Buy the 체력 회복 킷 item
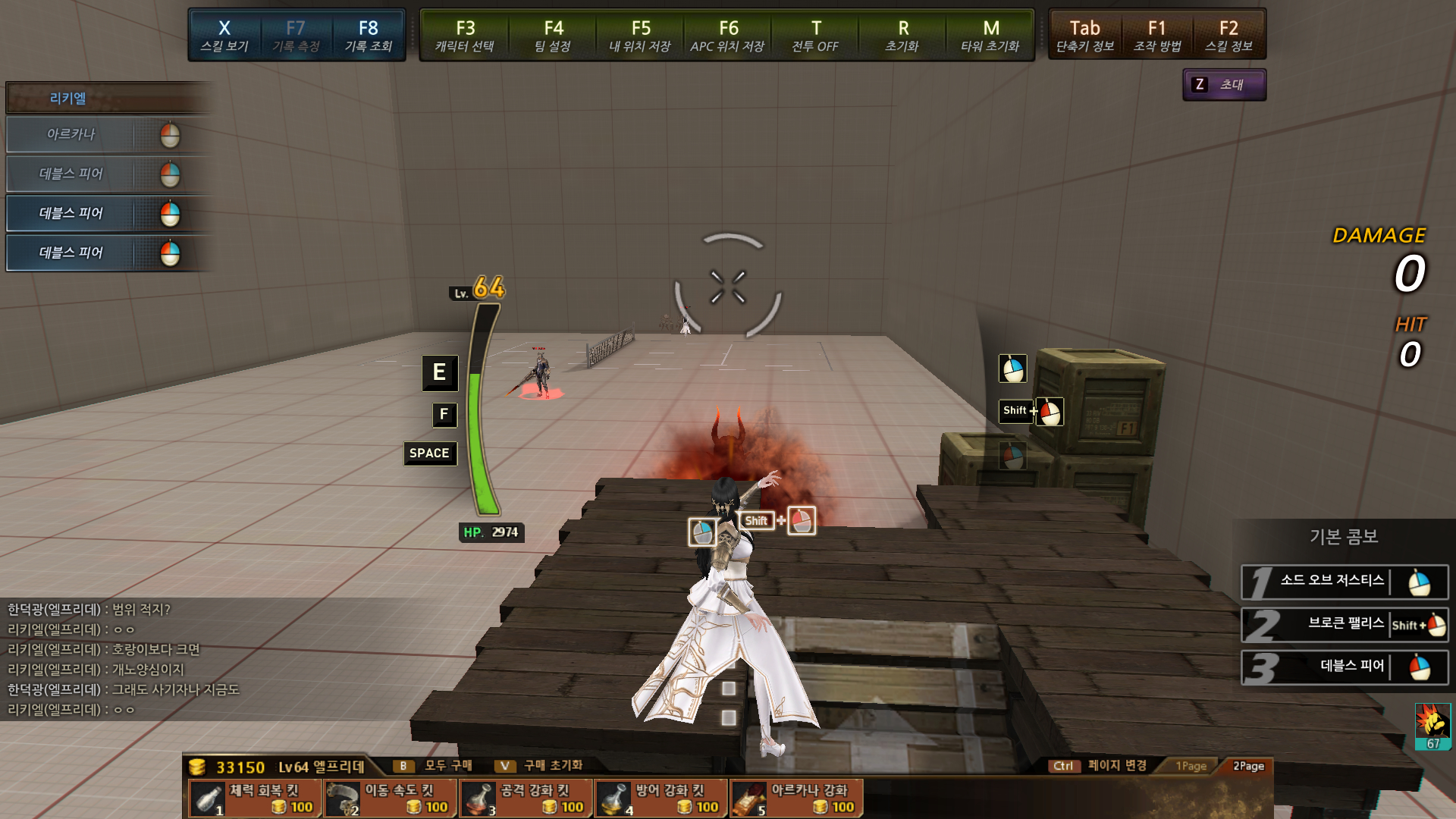Screen dimensions: 1456x819 255,799
